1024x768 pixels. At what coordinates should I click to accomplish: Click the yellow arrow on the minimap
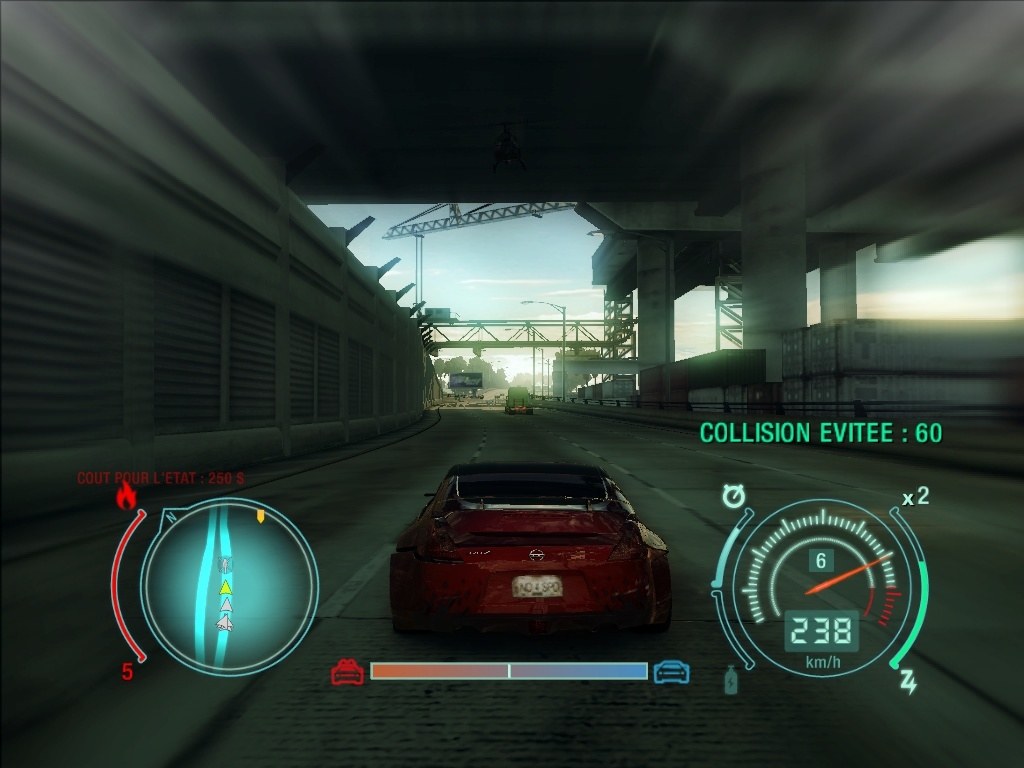click(x=226, y=587)
